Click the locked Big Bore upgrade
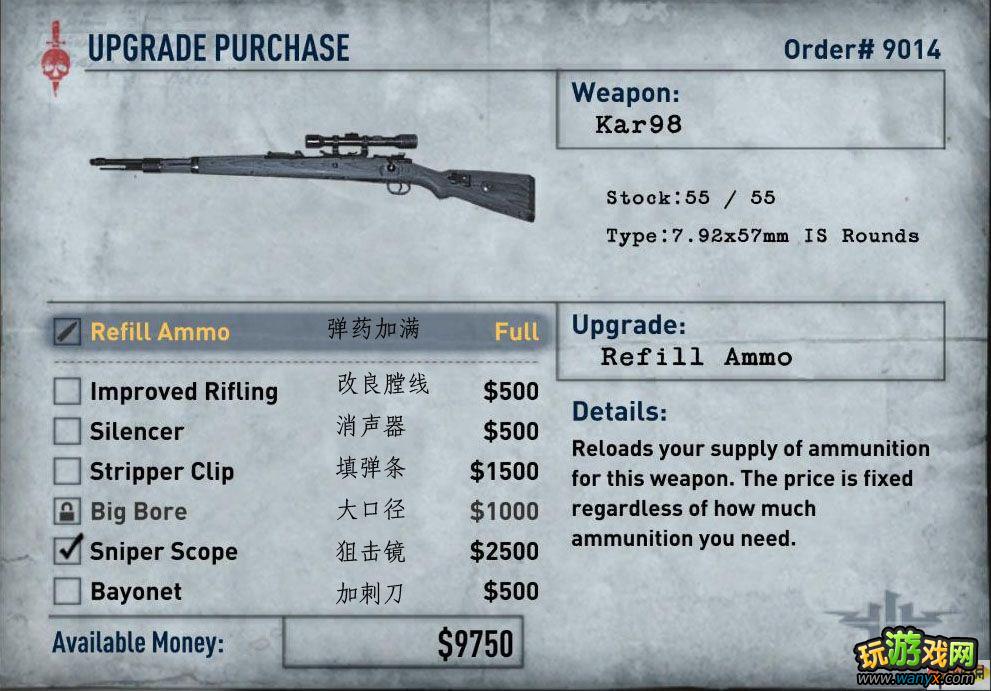991x691 pixels. point(67,511)
